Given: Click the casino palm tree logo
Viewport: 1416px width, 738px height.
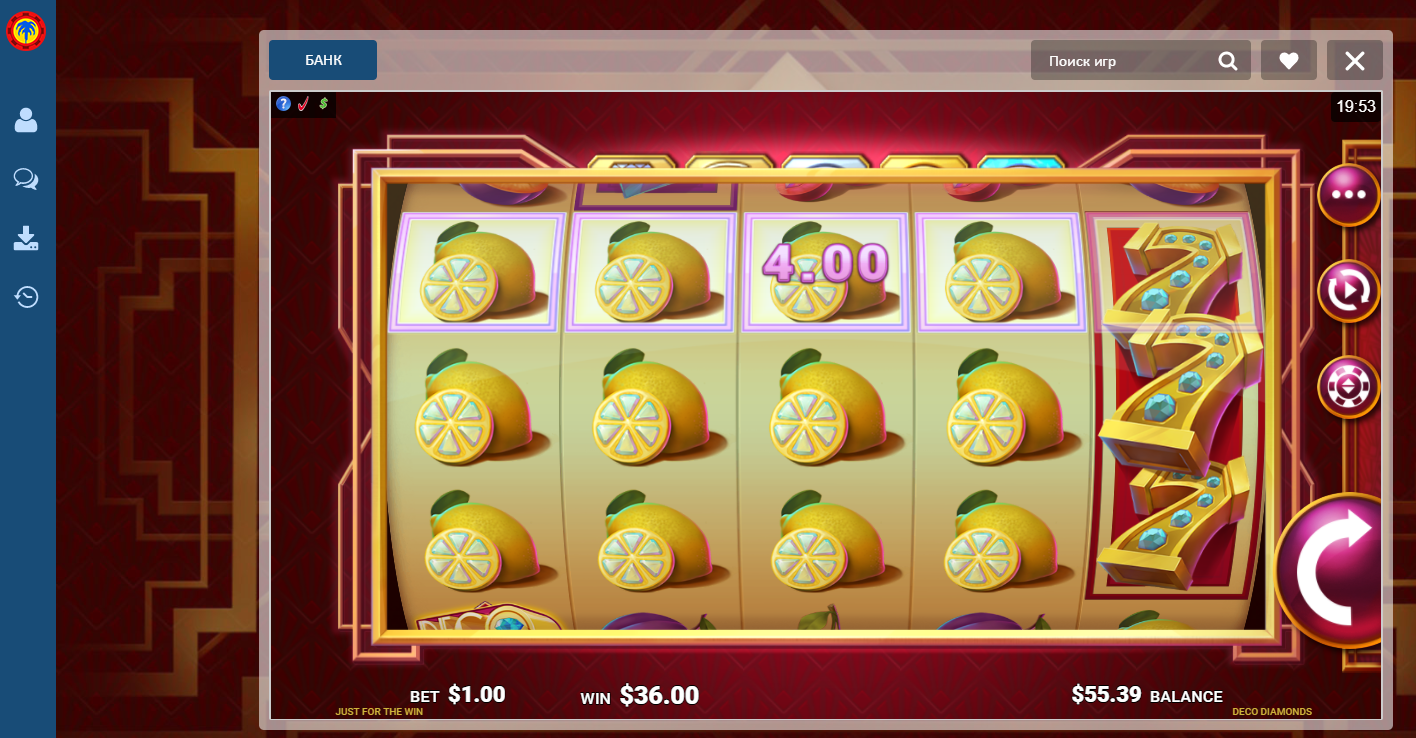Looking at the screenshot, I should [27, 30].
